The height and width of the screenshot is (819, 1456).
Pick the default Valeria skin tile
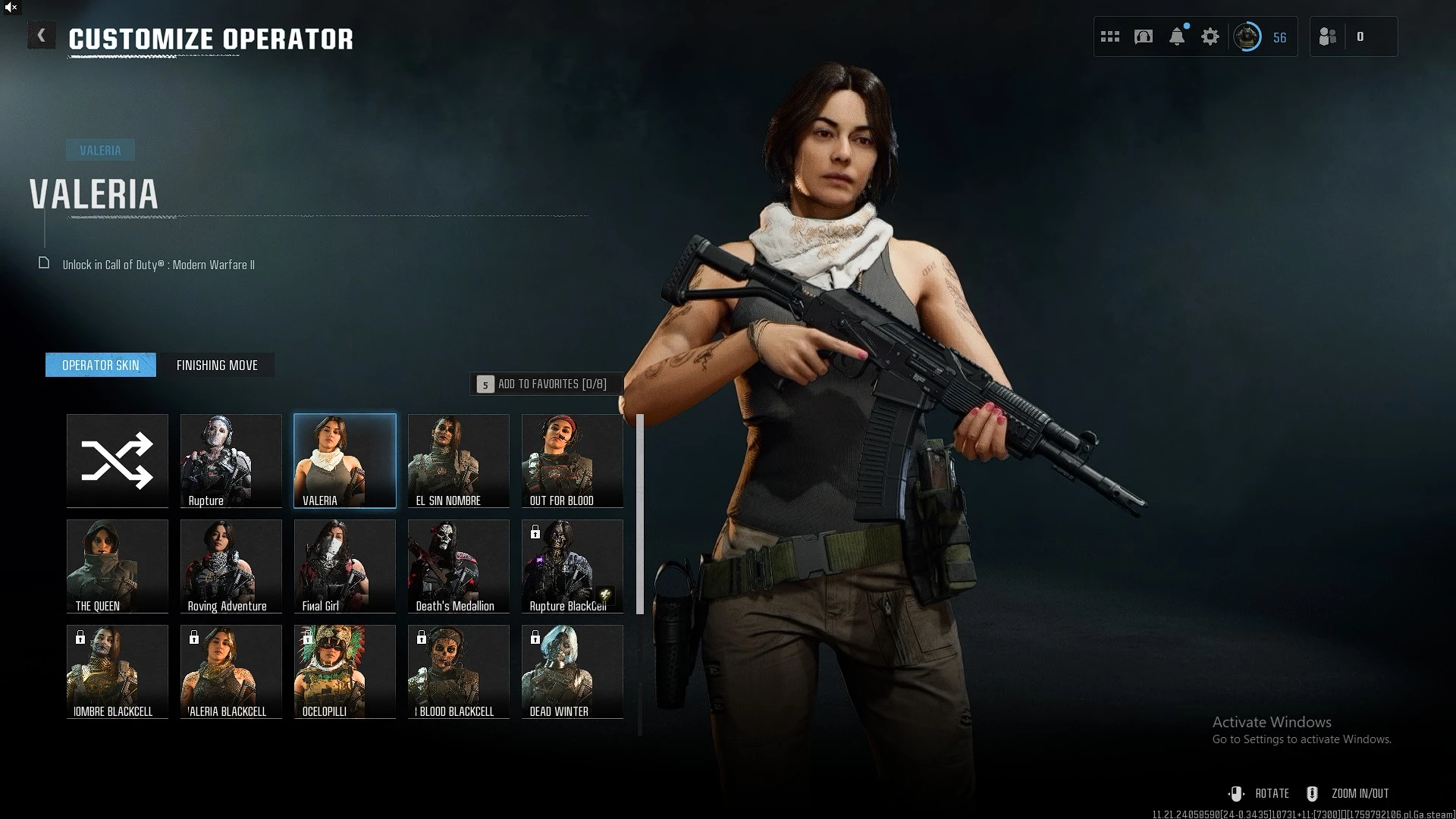tap(345, 460)
